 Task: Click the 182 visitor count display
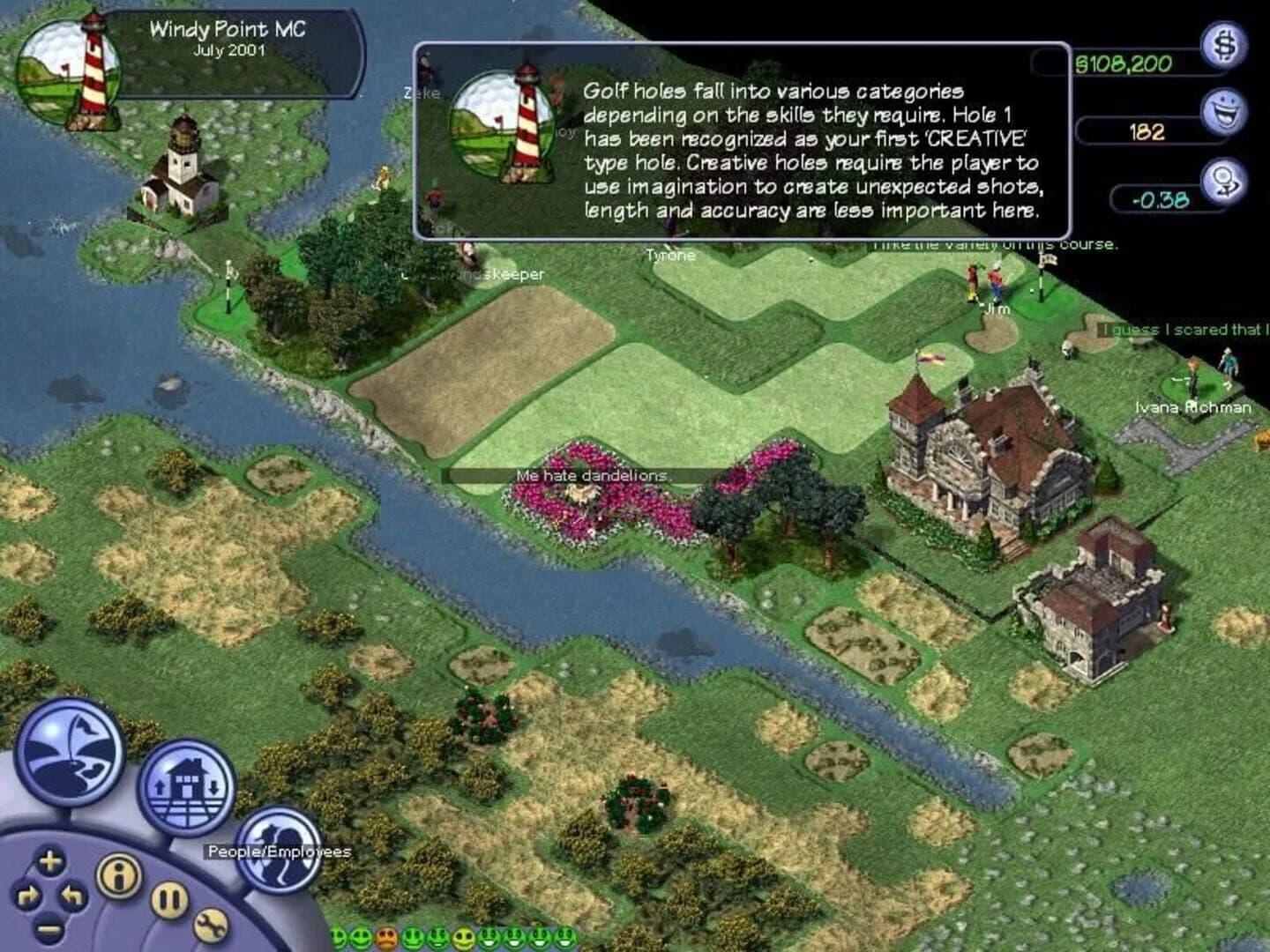(x=1147, y=132)
